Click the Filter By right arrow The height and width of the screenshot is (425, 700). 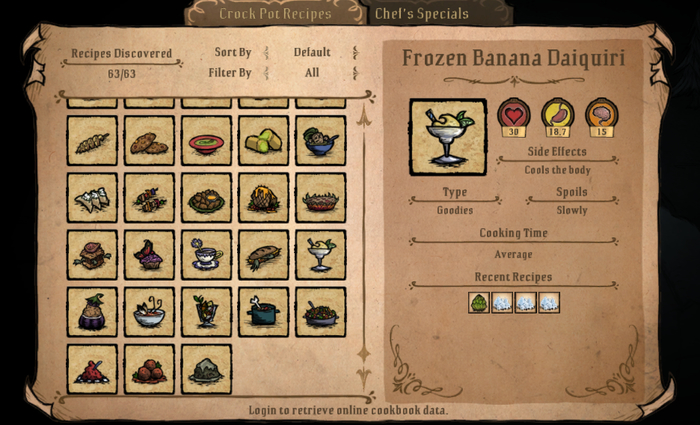pyautogui.click(x=355, y=72)
